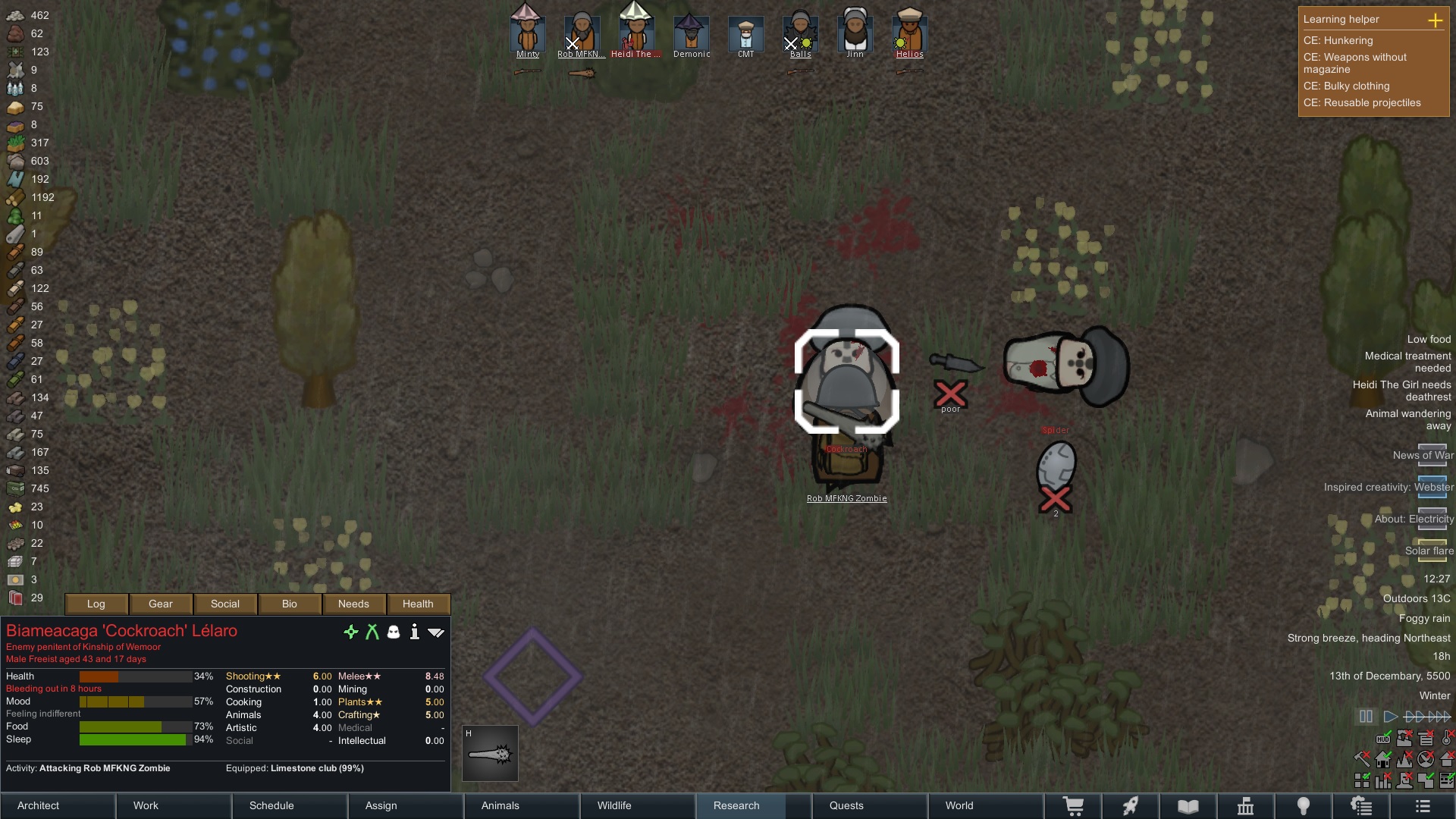Screen dimensions: 1456x819
Task: Toggle the HUD overlay display
Action: point(1383,738)
